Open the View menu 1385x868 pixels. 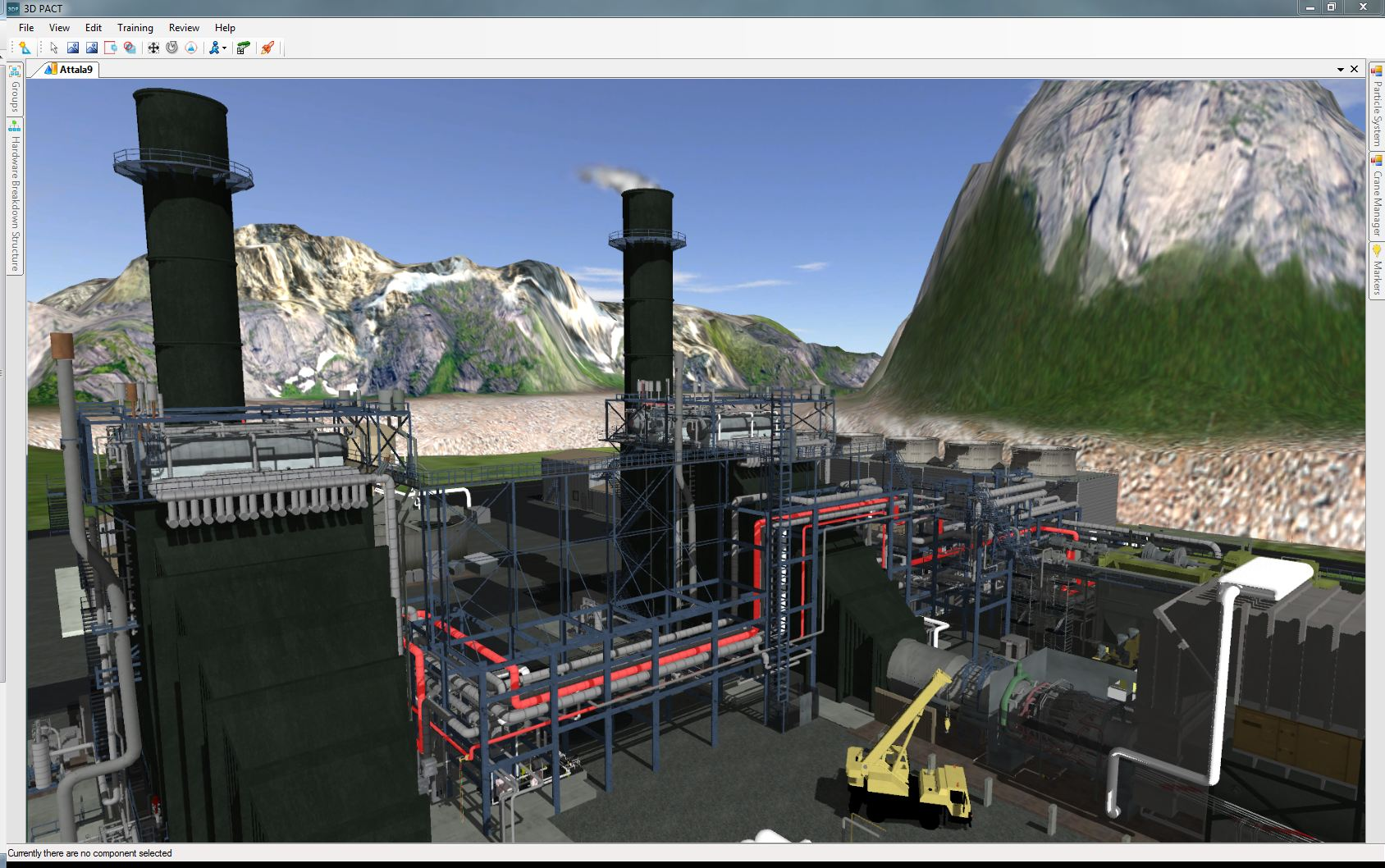click(x=59, y=27)
